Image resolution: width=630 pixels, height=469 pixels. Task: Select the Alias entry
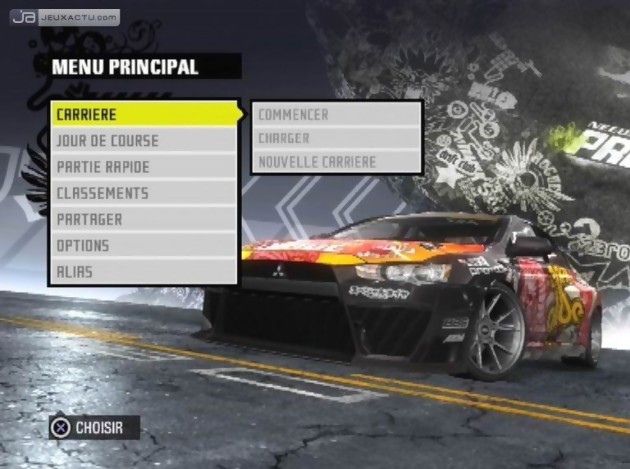144,271
